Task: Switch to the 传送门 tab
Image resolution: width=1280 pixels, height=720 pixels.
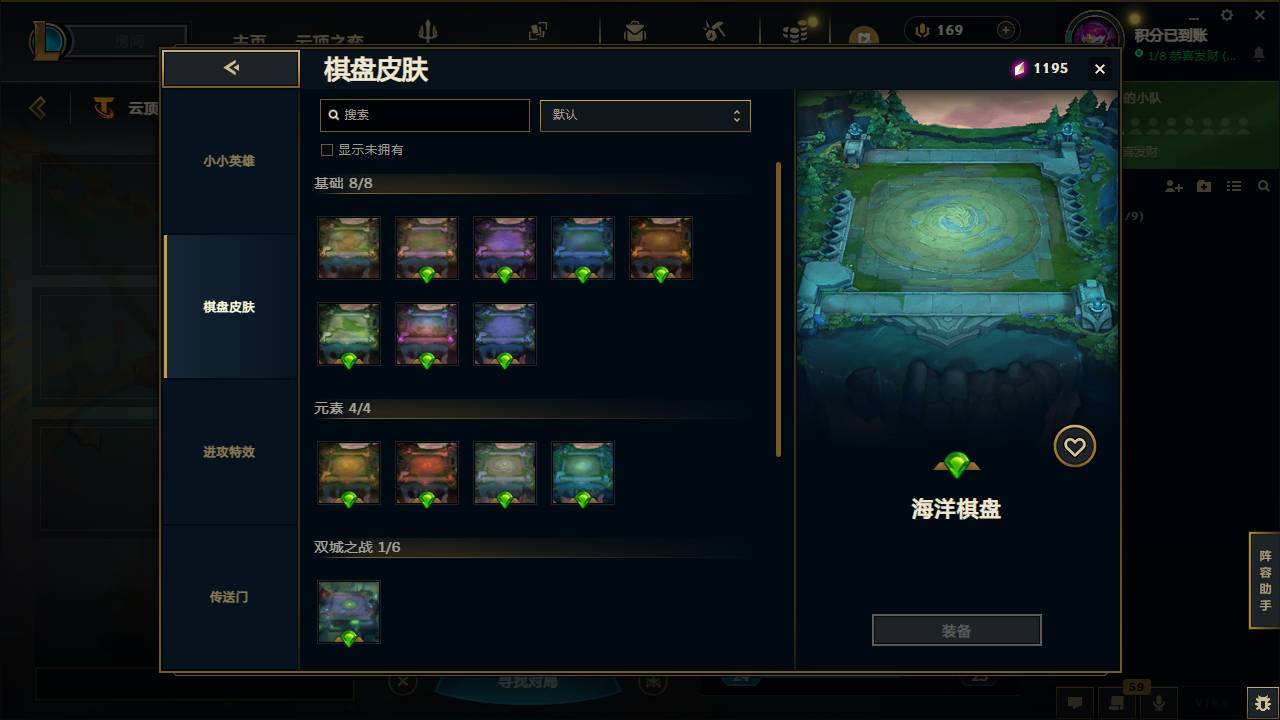Action: point(230,597)
